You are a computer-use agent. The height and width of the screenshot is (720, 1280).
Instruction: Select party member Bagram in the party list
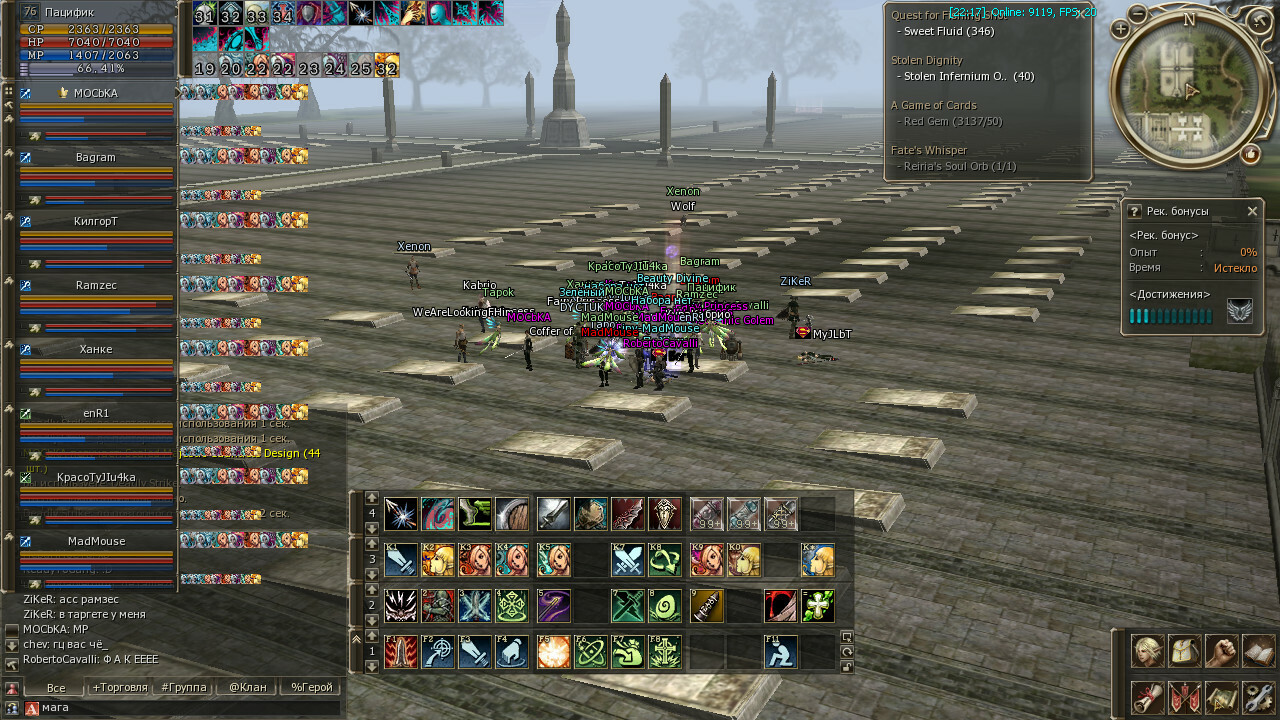click(x=96, y=157)
